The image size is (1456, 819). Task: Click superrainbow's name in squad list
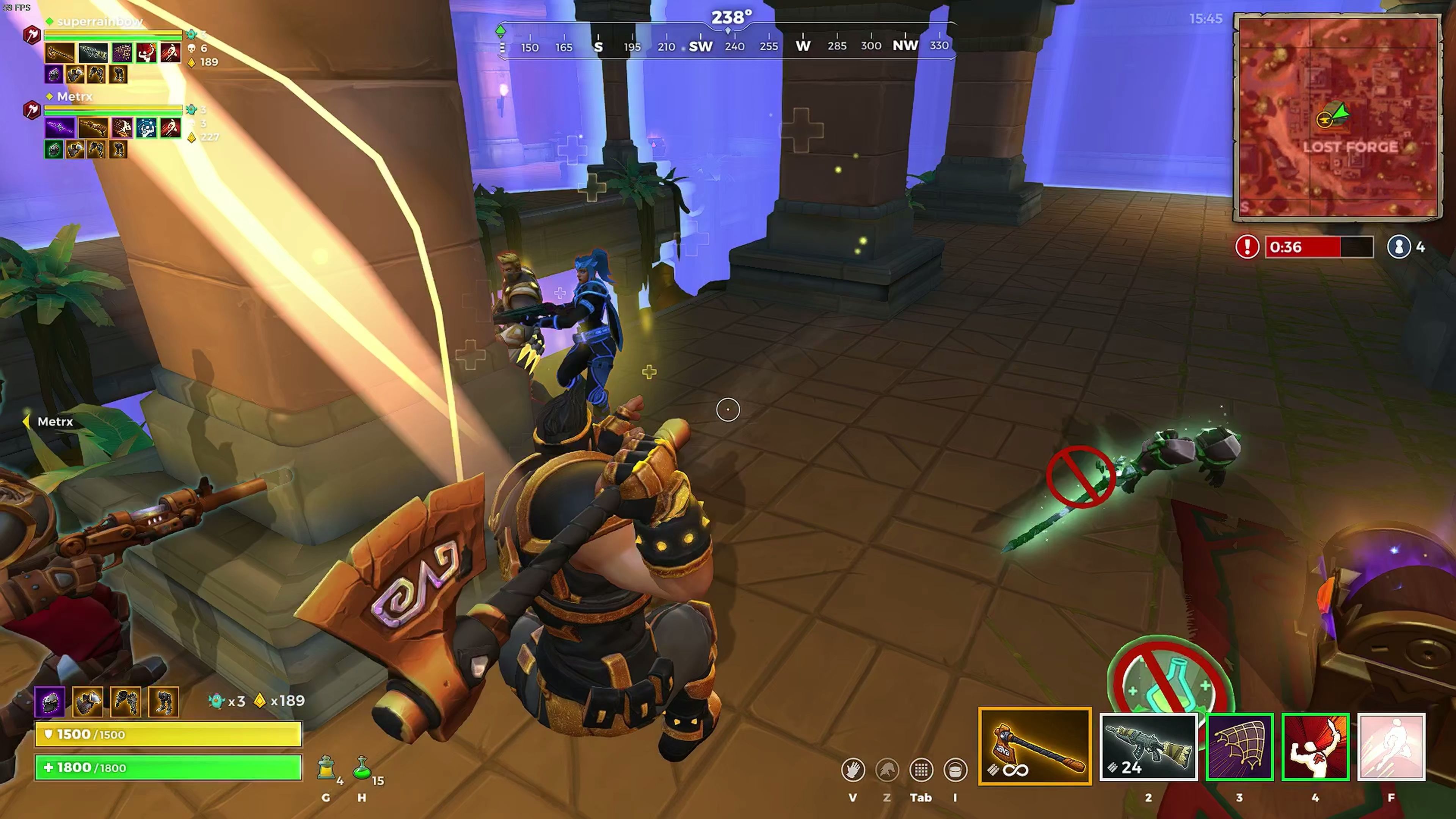[x=99, y=22]
